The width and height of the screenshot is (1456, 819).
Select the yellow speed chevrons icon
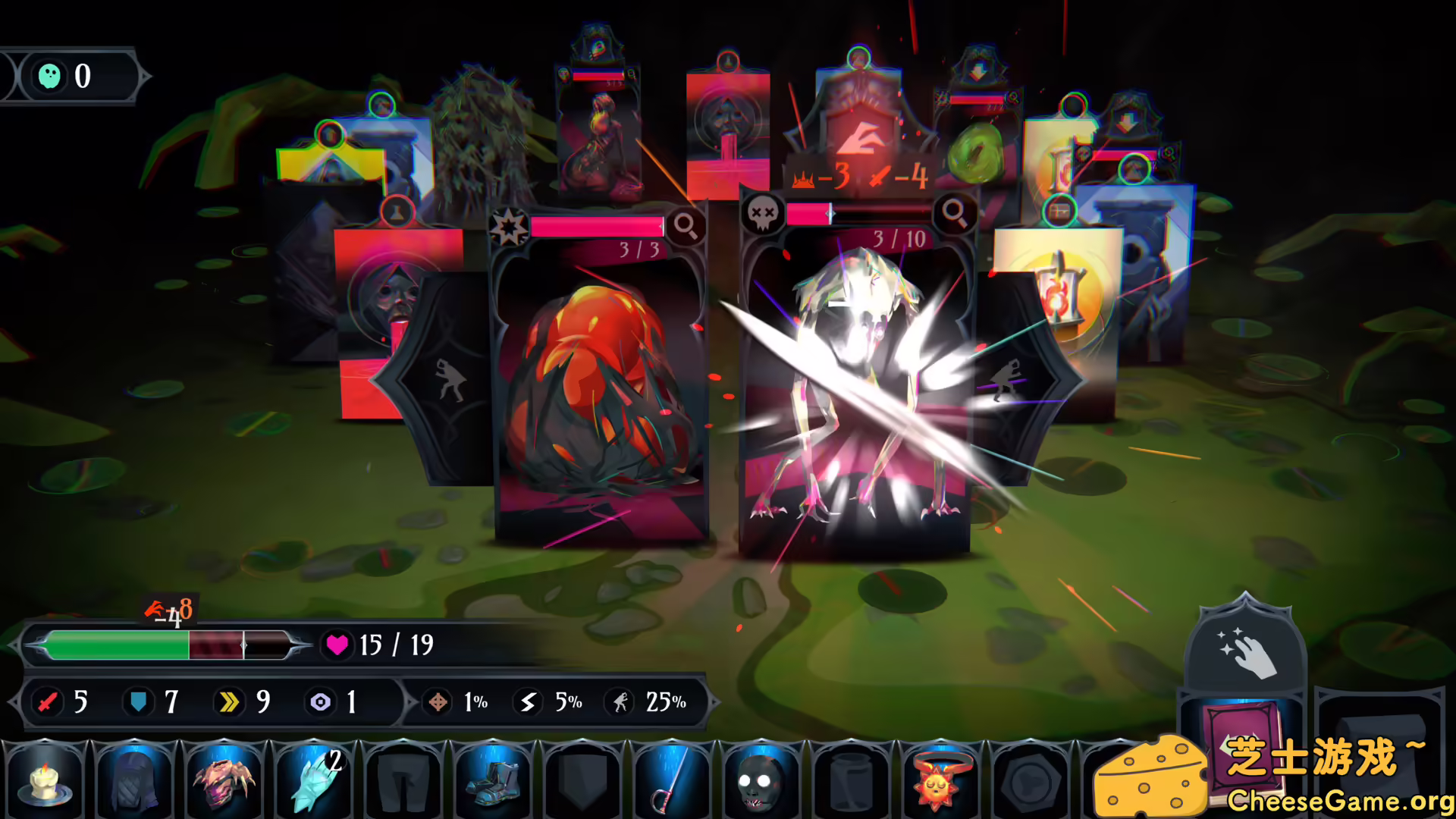click(x=228, y=703)
